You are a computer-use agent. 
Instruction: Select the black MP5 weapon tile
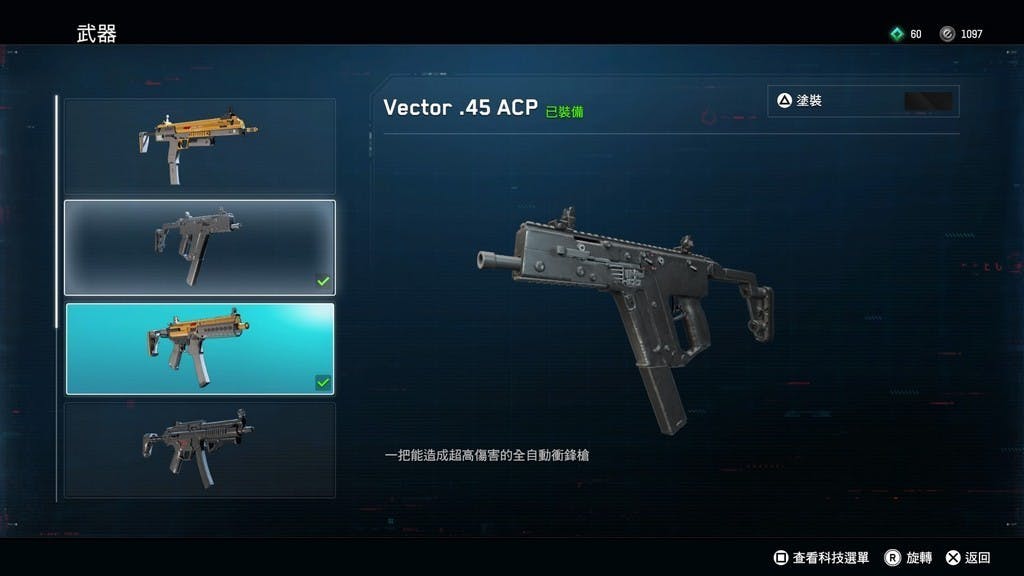pyautogui.click(x=200, y=450)
